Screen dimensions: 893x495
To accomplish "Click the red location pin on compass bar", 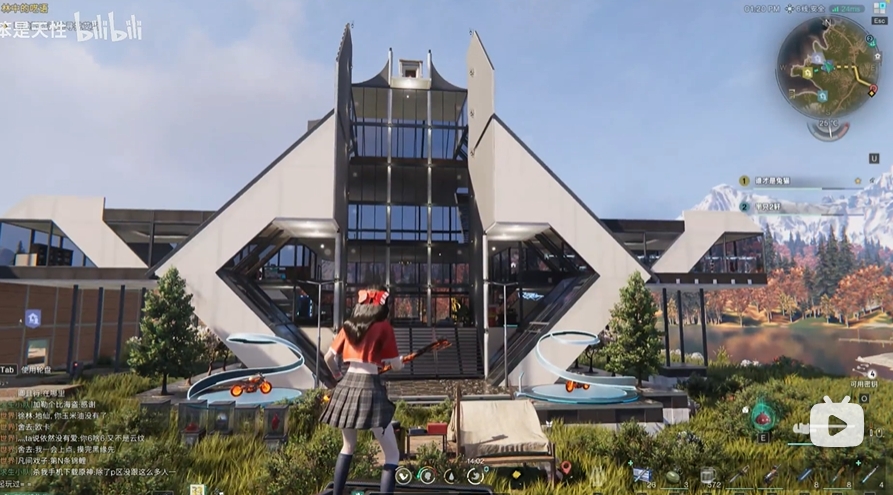I will click(x=565, y=468).
